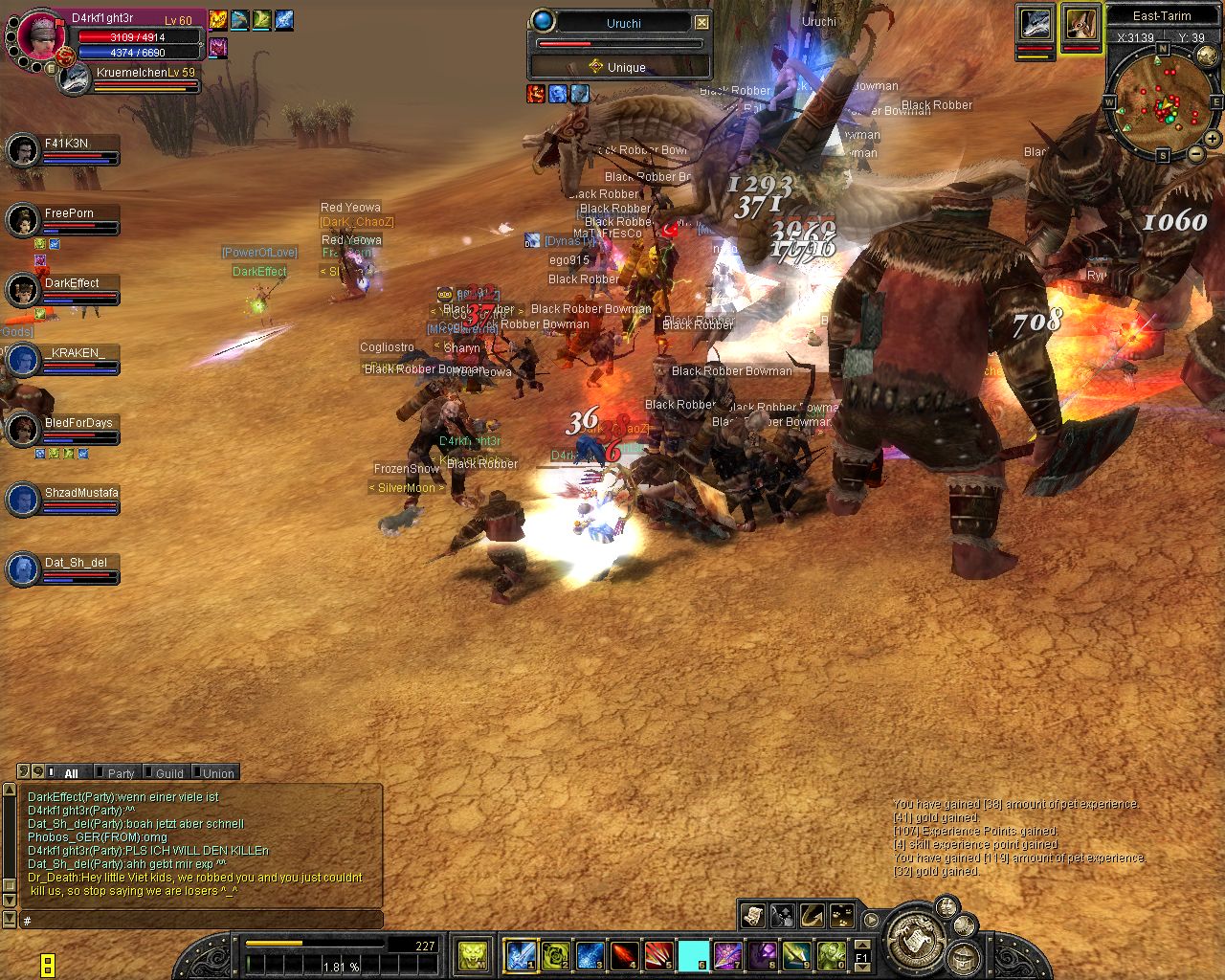Activate the purple skill in slot 7
Image resolution: width=1225 pixels, height=980 pixels.
point(727,954)
